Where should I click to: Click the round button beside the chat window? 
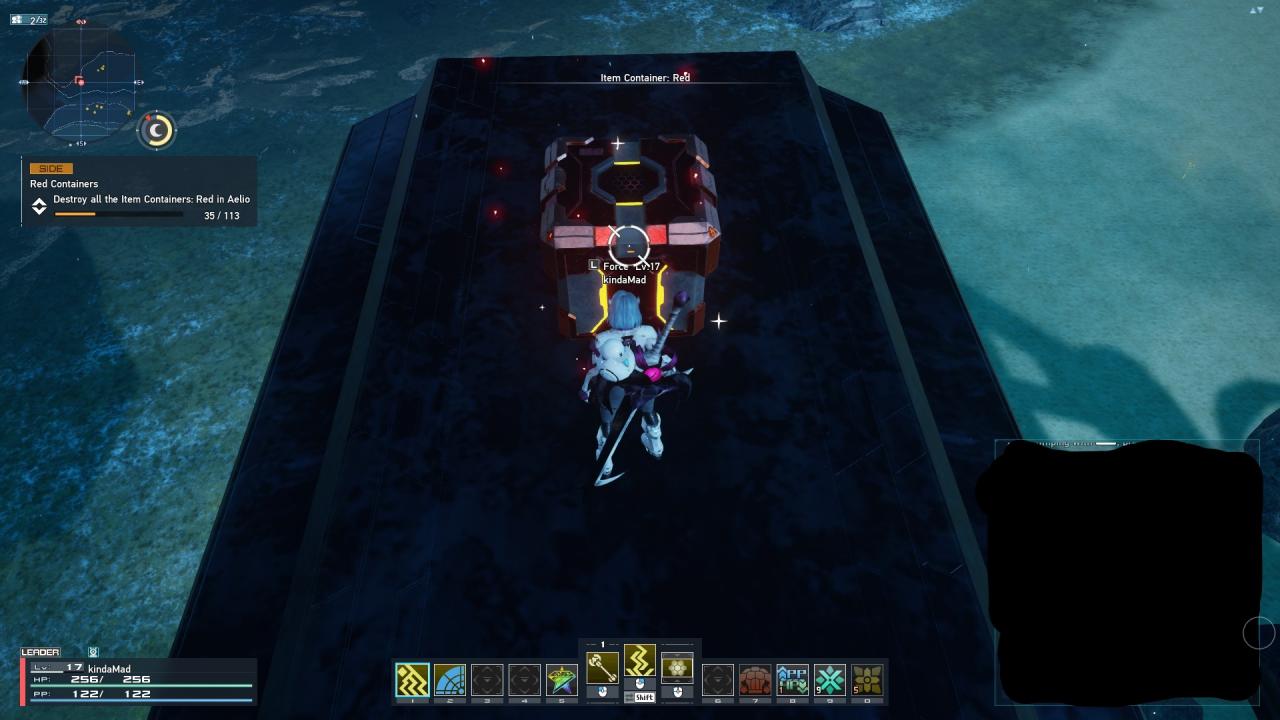click(1258, 632)
